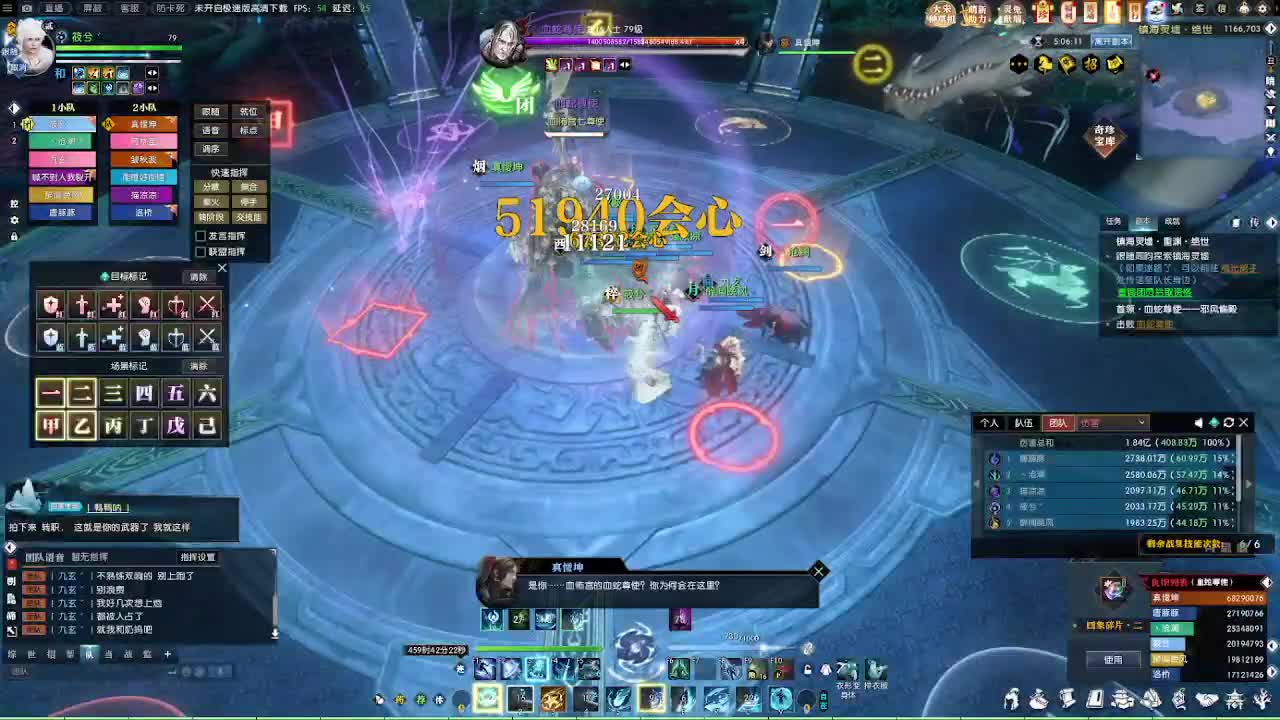Select scene marker 甲 in the marker panel

coord(51,423)
